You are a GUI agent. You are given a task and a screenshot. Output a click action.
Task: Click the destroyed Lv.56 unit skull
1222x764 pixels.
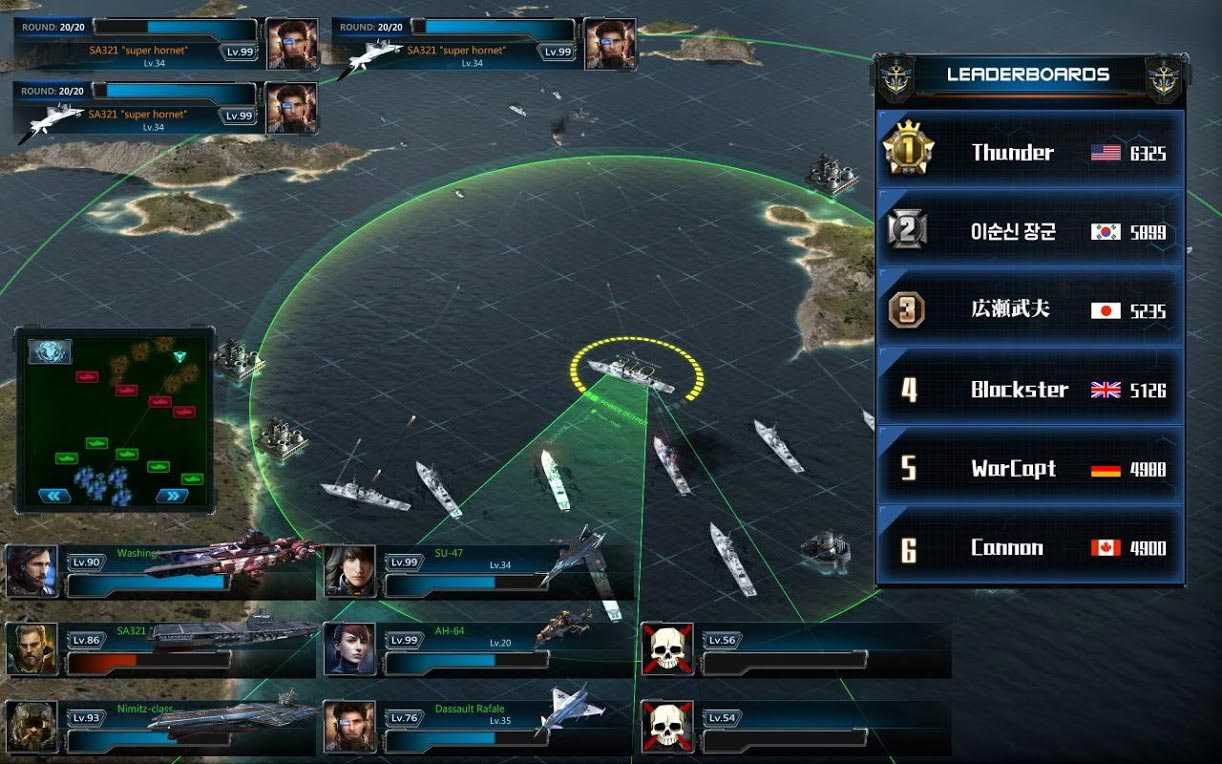666,649
